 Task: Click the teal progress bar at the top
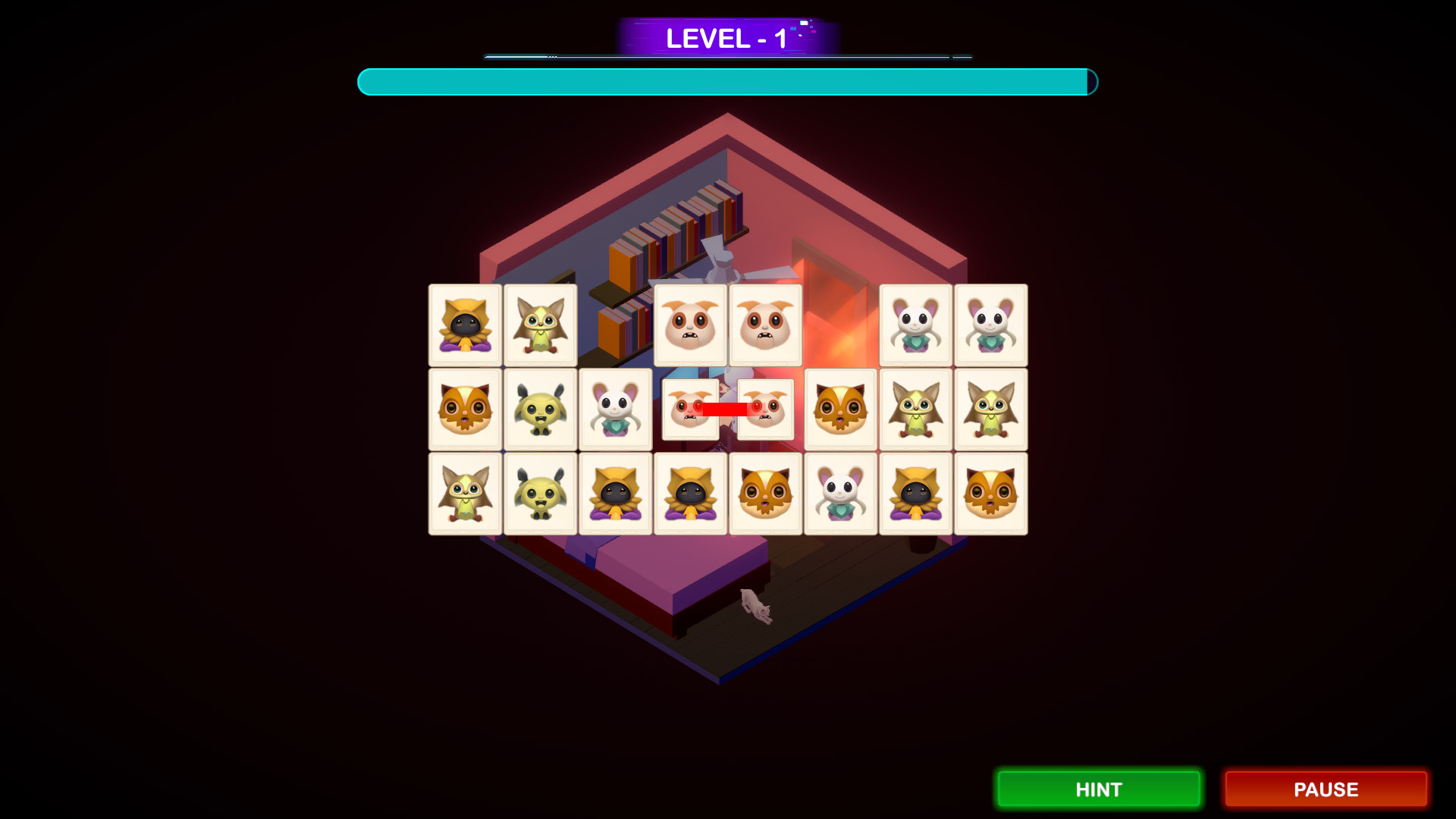coord(726,82)
